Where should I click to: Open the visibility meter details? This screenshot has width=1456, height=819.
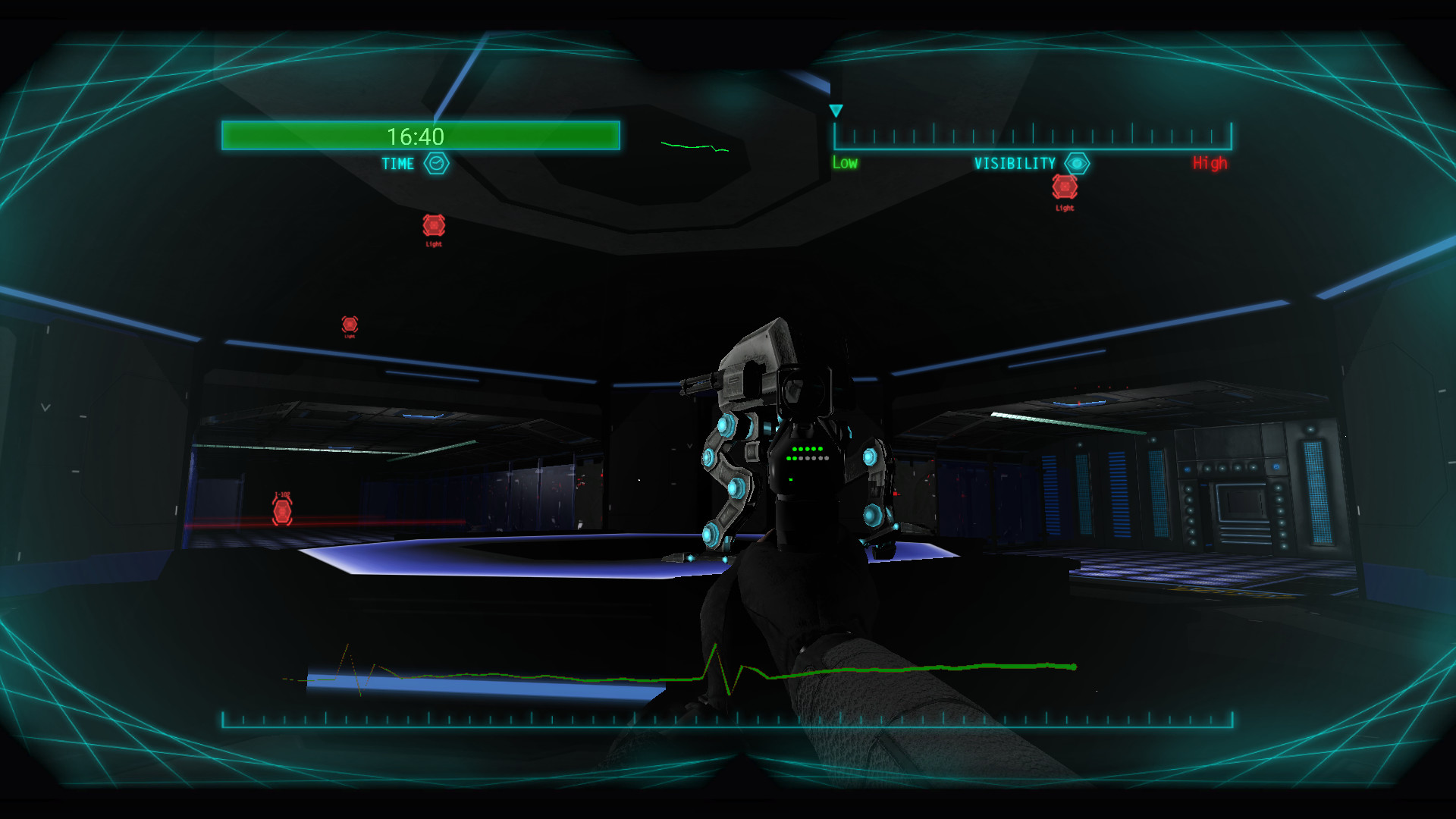coord(1031,137)
